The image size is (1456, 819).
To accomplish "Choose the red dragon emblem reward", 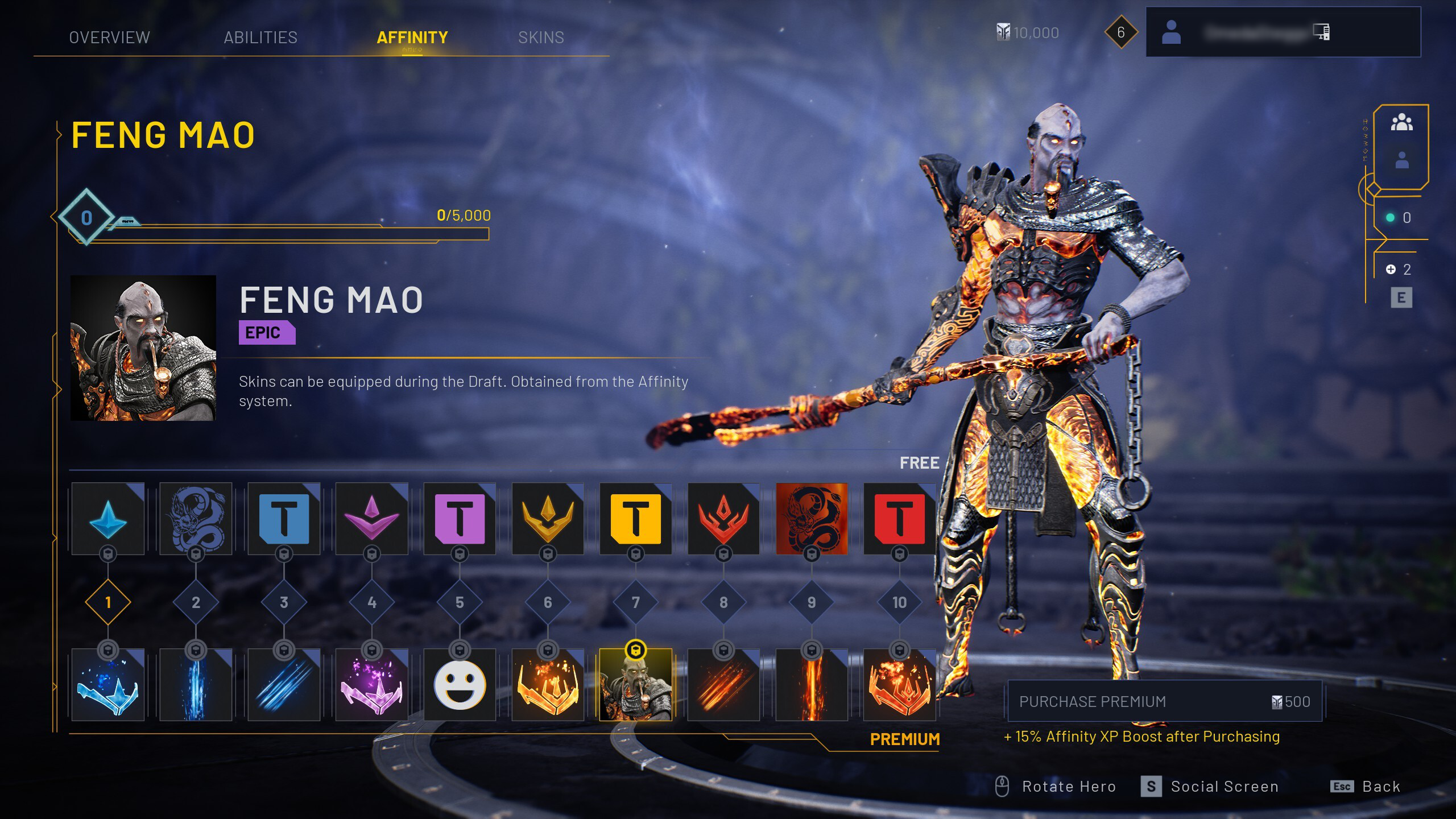I will click(812, 519).
